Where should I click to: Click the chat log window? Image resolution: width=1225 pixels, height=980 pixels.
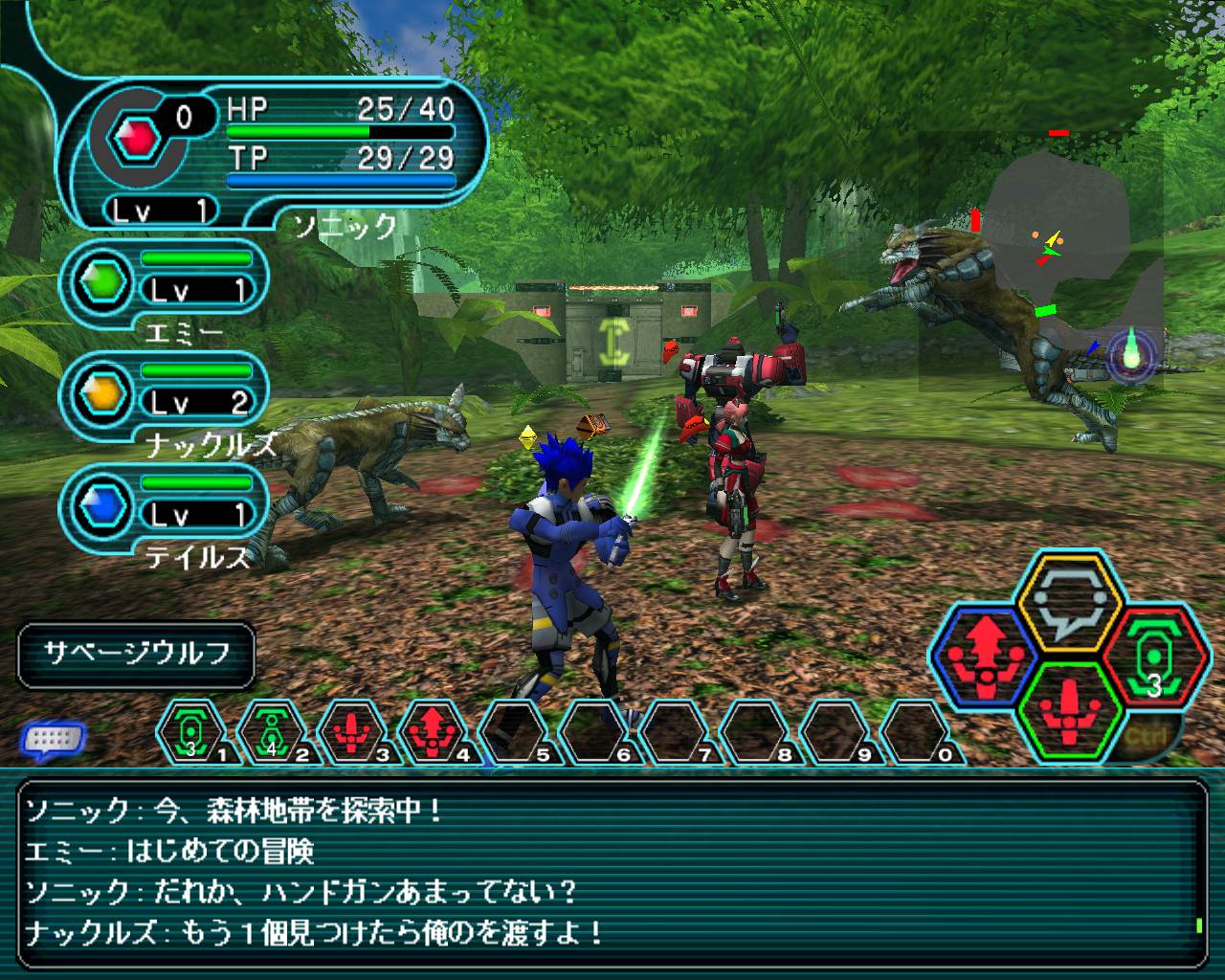point(612,870)
